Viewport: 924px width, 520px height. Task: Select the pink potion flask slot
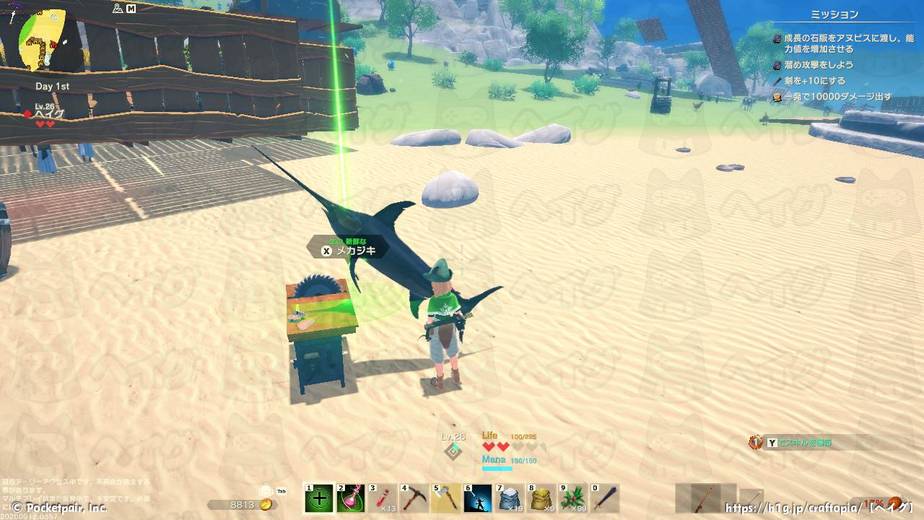351,498
